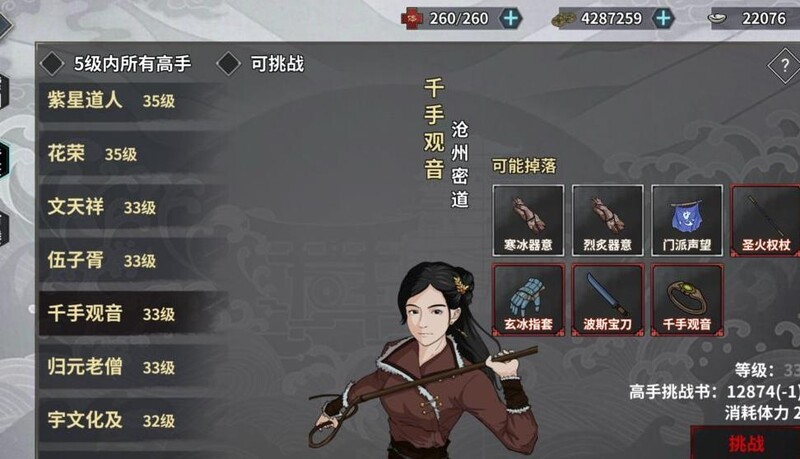The height and width of the screenshot is (459, 800).
Task: Inspect the 波斯宝刀 blade drop
Action: pos(607,298)
